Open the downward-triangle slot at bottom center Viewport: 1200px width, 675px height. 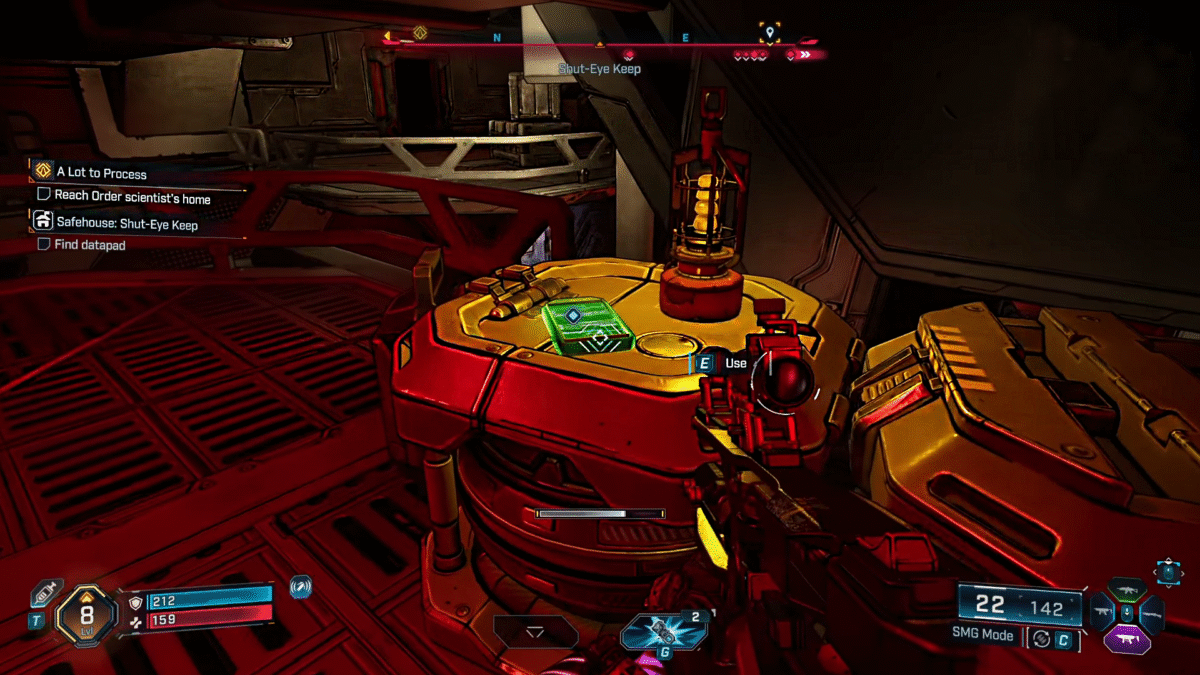535,632
